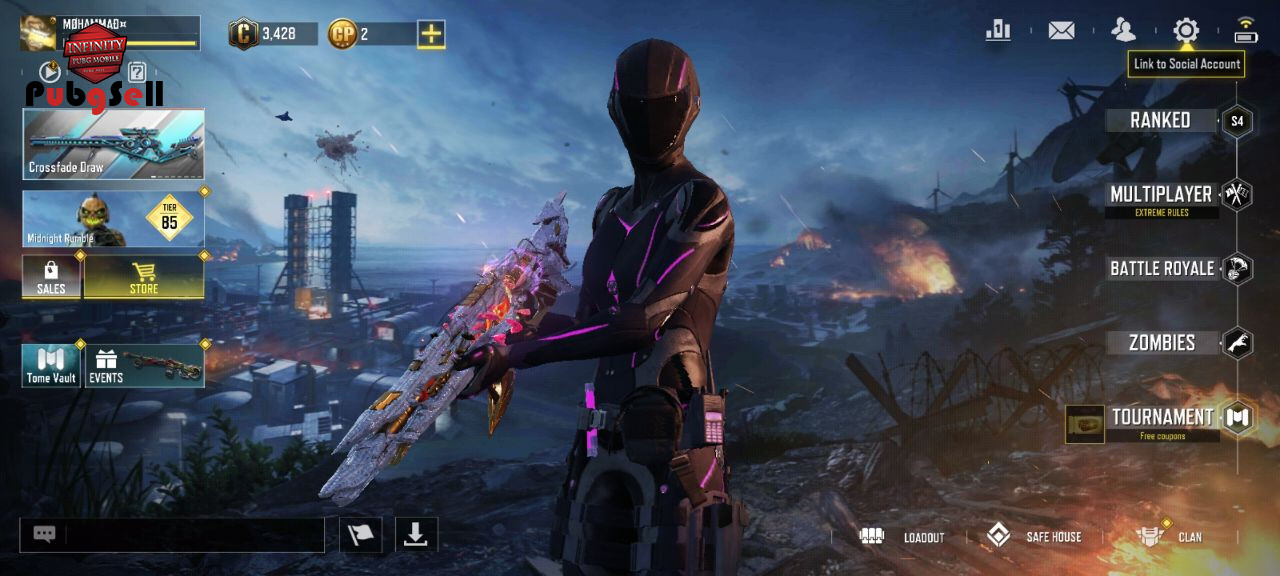The height and width of the screenshot is (576, 1280).
Task: Choose the Zombies mode
Action: coord(1162,343)
